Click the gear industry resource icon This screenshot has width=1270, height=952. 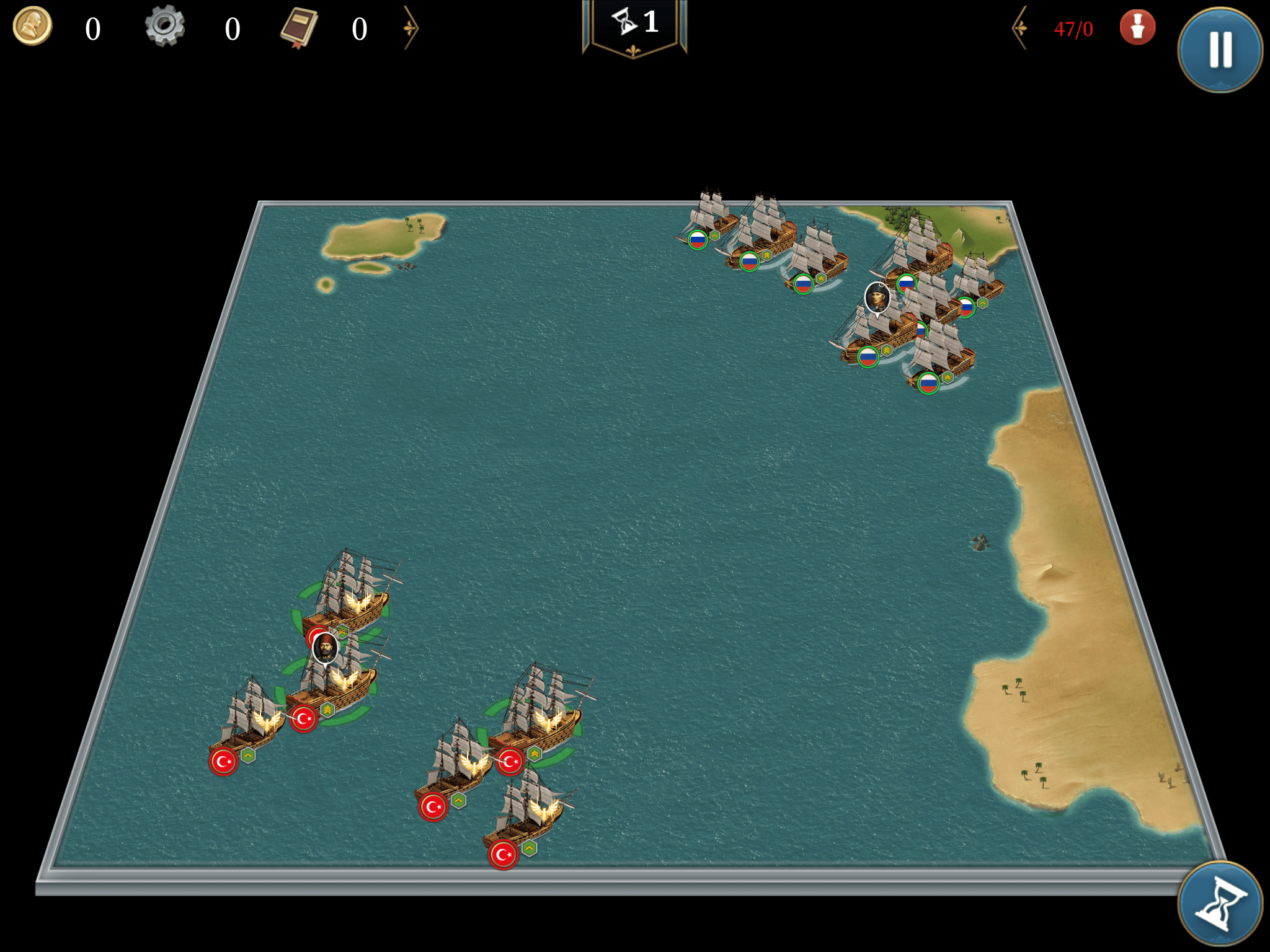[x=165, y=26]
